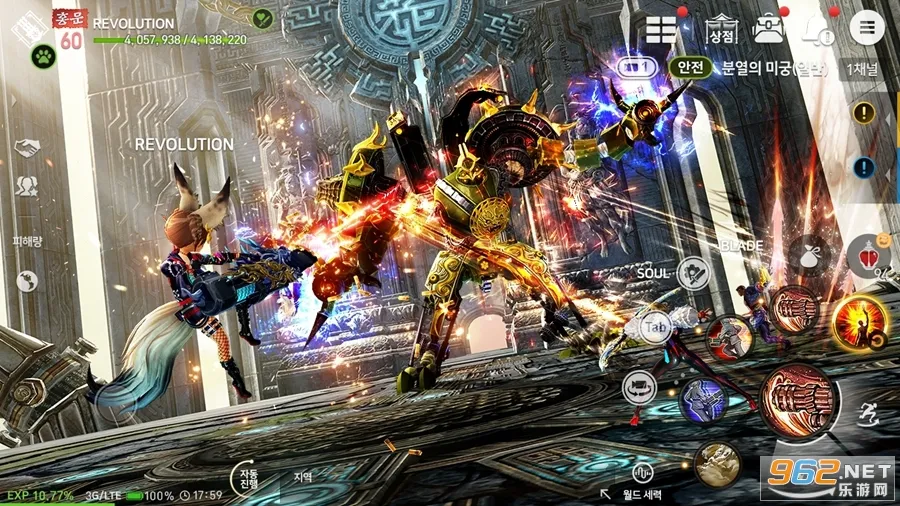Open the backpack inventory
The height and width of the screenshot is (506, 900).
tap(768, 28)
